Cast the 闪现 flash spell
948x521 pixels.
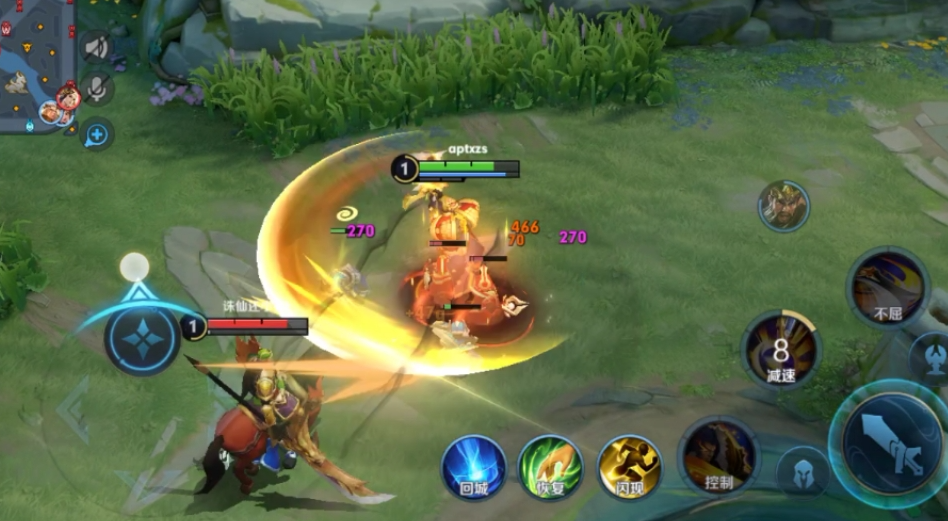(629, 467)
